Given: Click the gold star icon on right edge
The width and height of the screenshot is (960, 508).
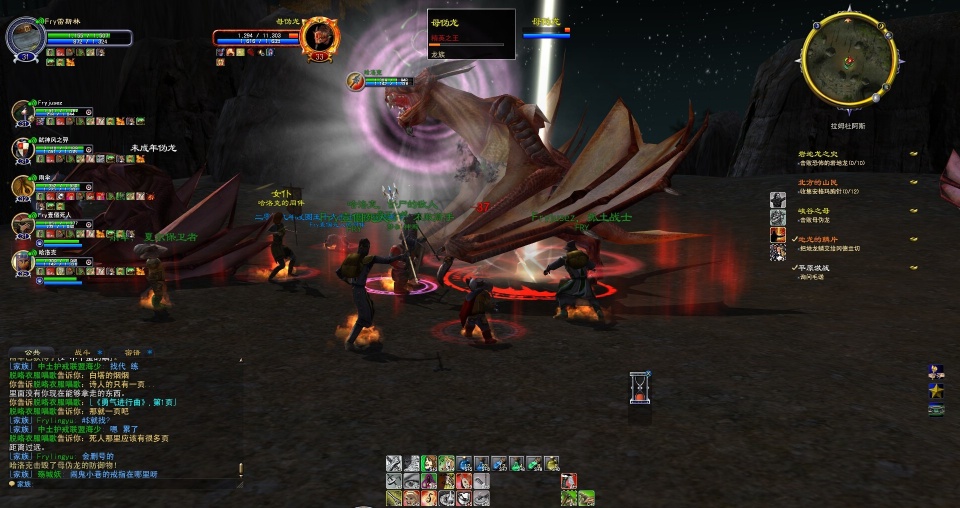Looking at the screenshot, I should point(936,389).
